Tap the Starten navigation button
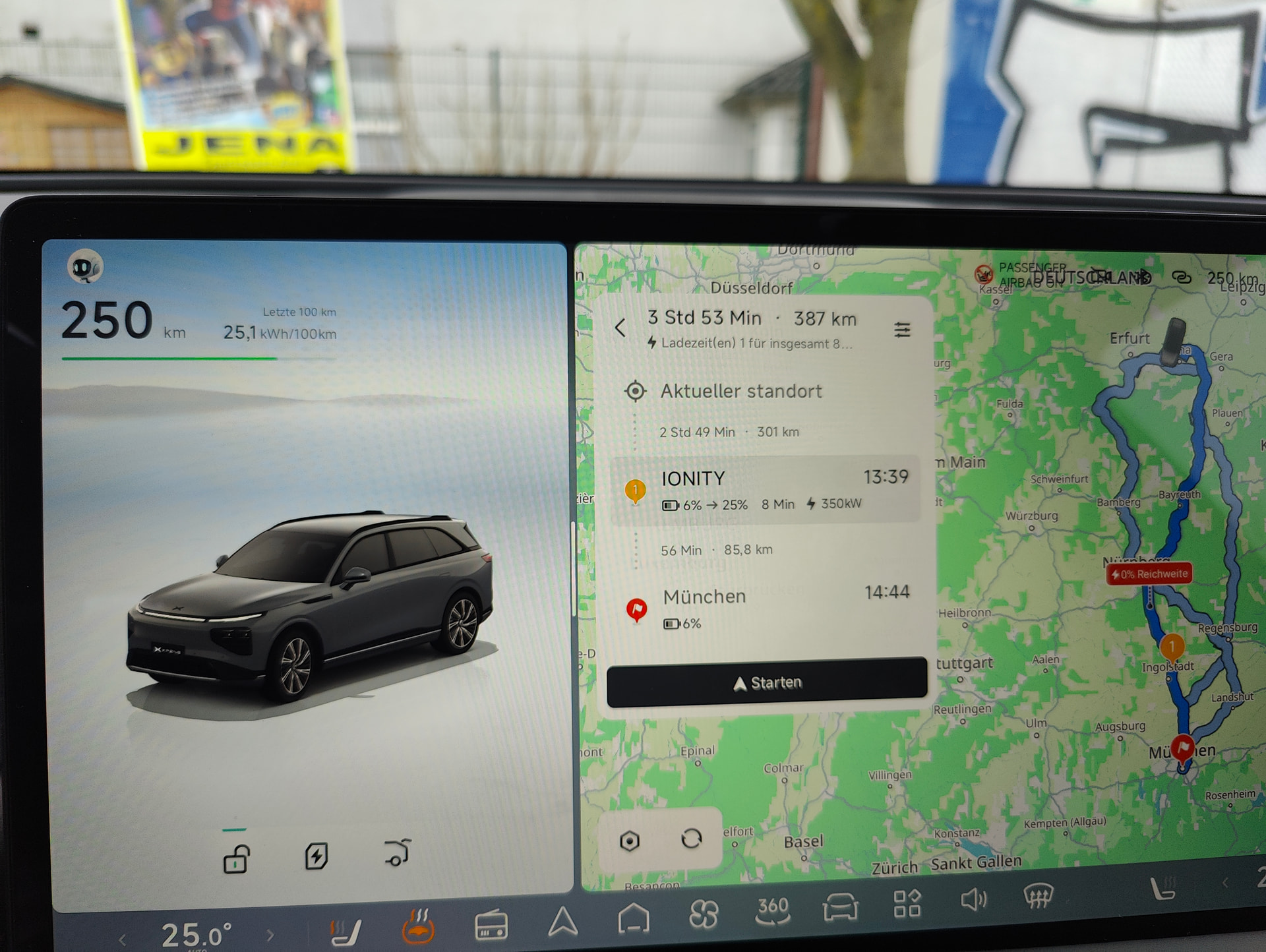The image size is (1266, 952). (766, 682)
